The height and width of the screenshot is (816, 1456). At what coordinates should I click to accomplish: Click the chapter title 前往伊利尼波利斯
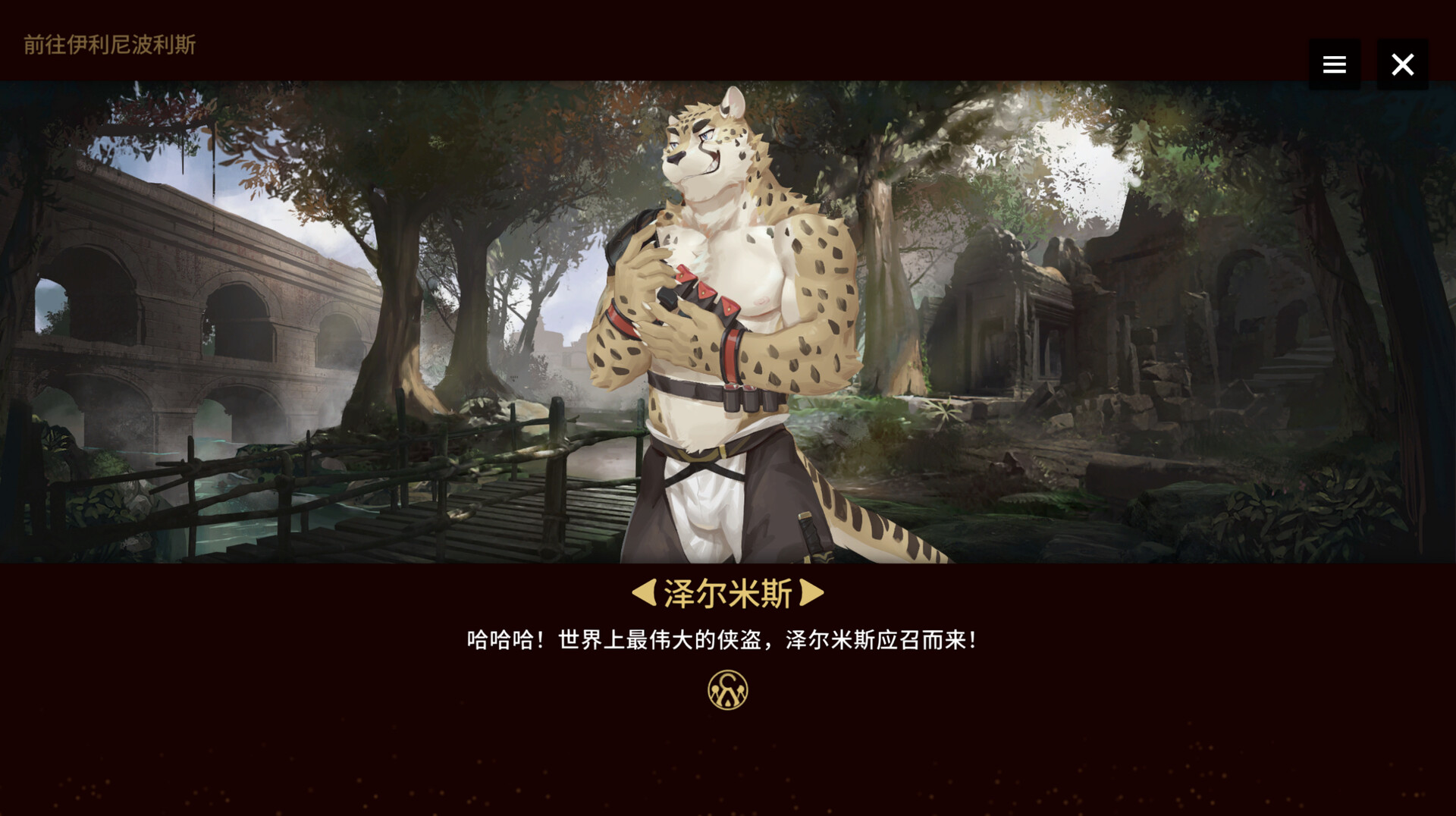pyautogui.click(x=108, y=46)
